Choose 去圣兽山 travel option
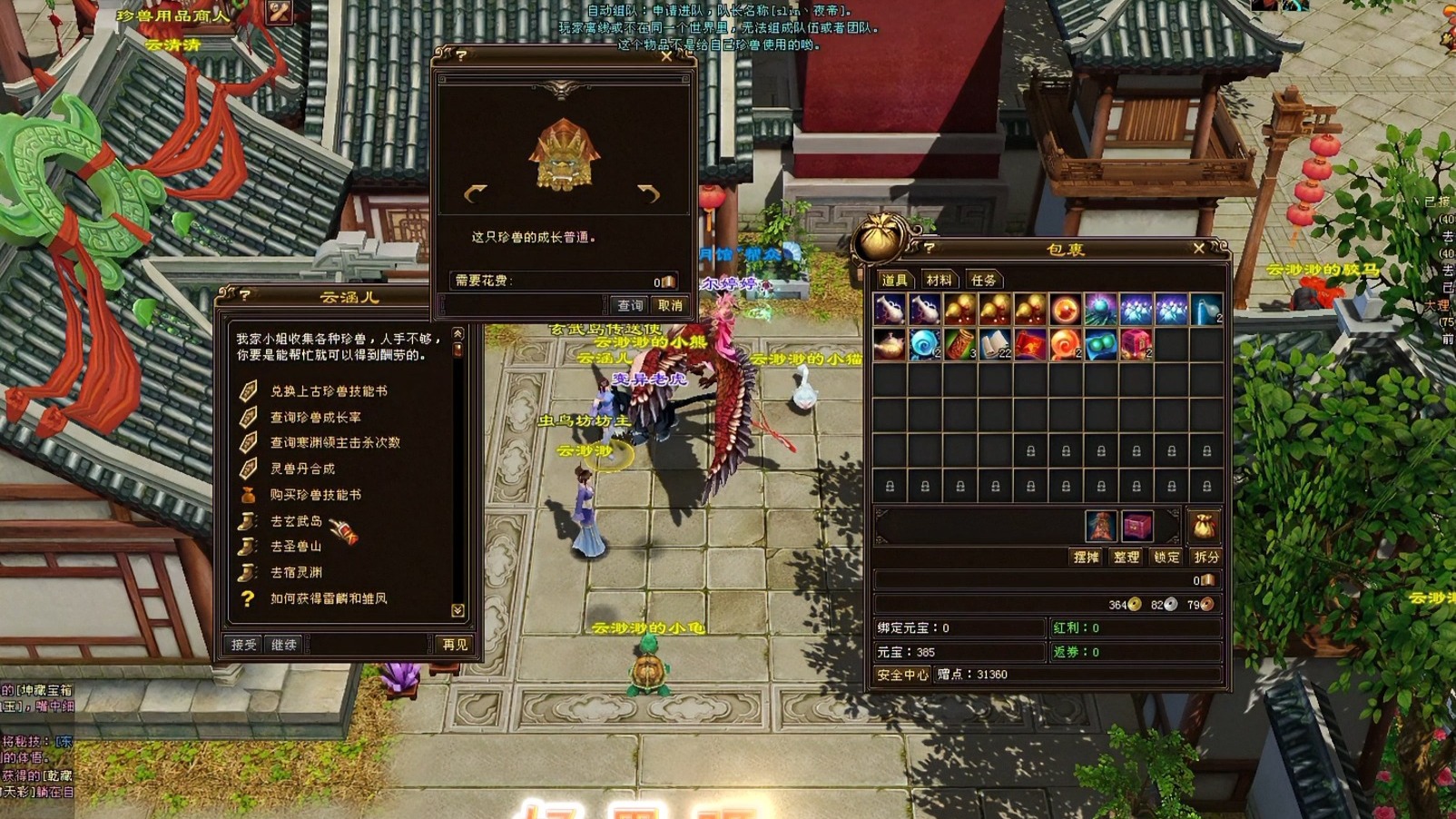Viewport: 1456px width, 819px height. pyautogui.click(x=296, y=547)
